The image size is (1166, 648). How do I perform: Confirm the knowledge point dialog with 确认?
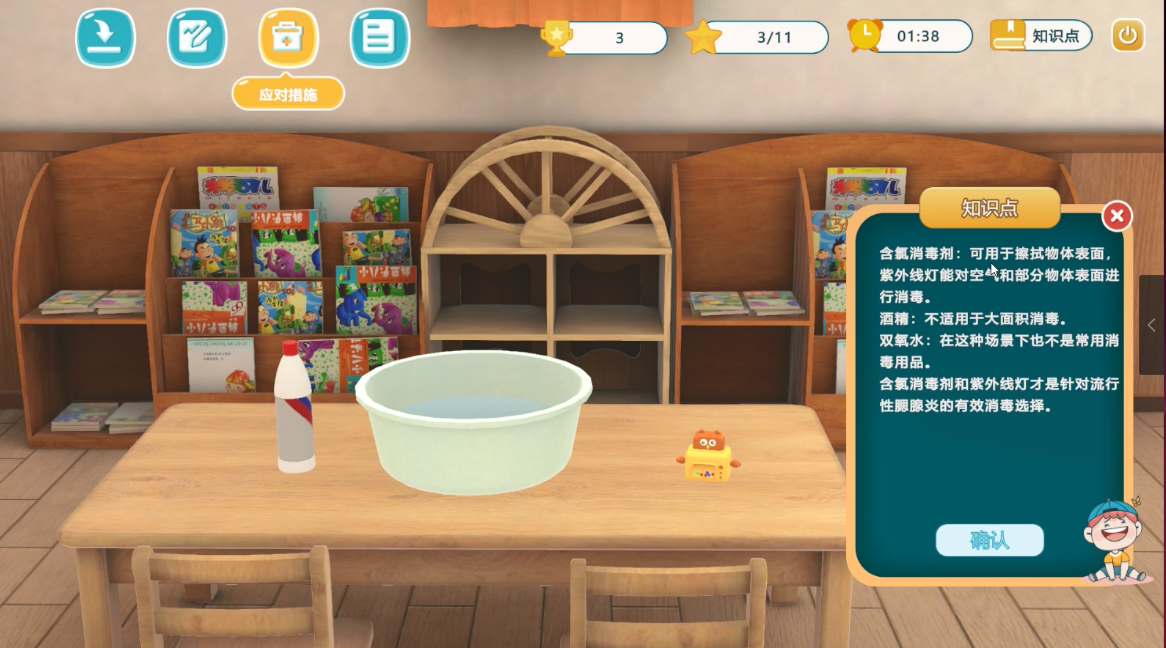(989, 540)
